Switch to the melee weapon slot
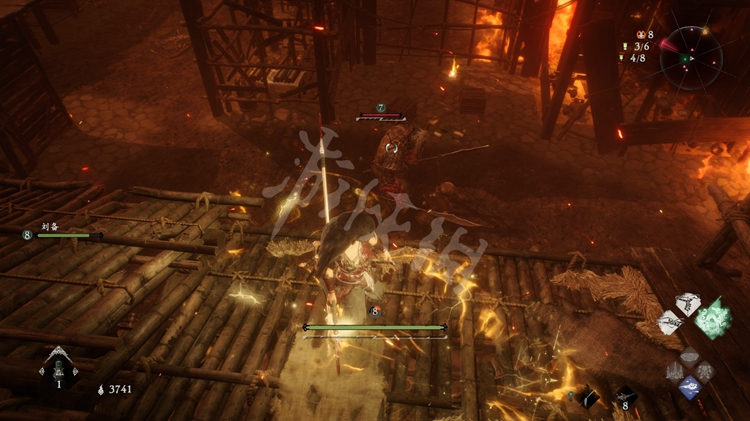Screen dimensions: 750x421 click(588, 397)
